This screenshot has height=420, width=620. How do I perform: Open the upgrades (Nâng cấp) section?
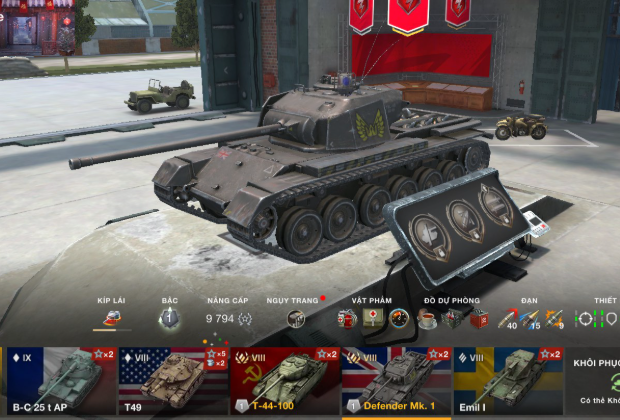click(x=228, y=319)
